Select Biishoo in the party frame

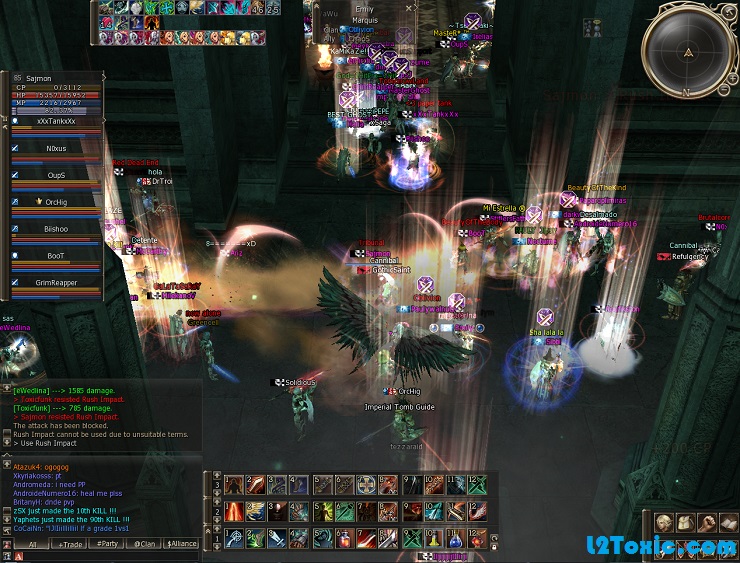click(x=55, y=229)
